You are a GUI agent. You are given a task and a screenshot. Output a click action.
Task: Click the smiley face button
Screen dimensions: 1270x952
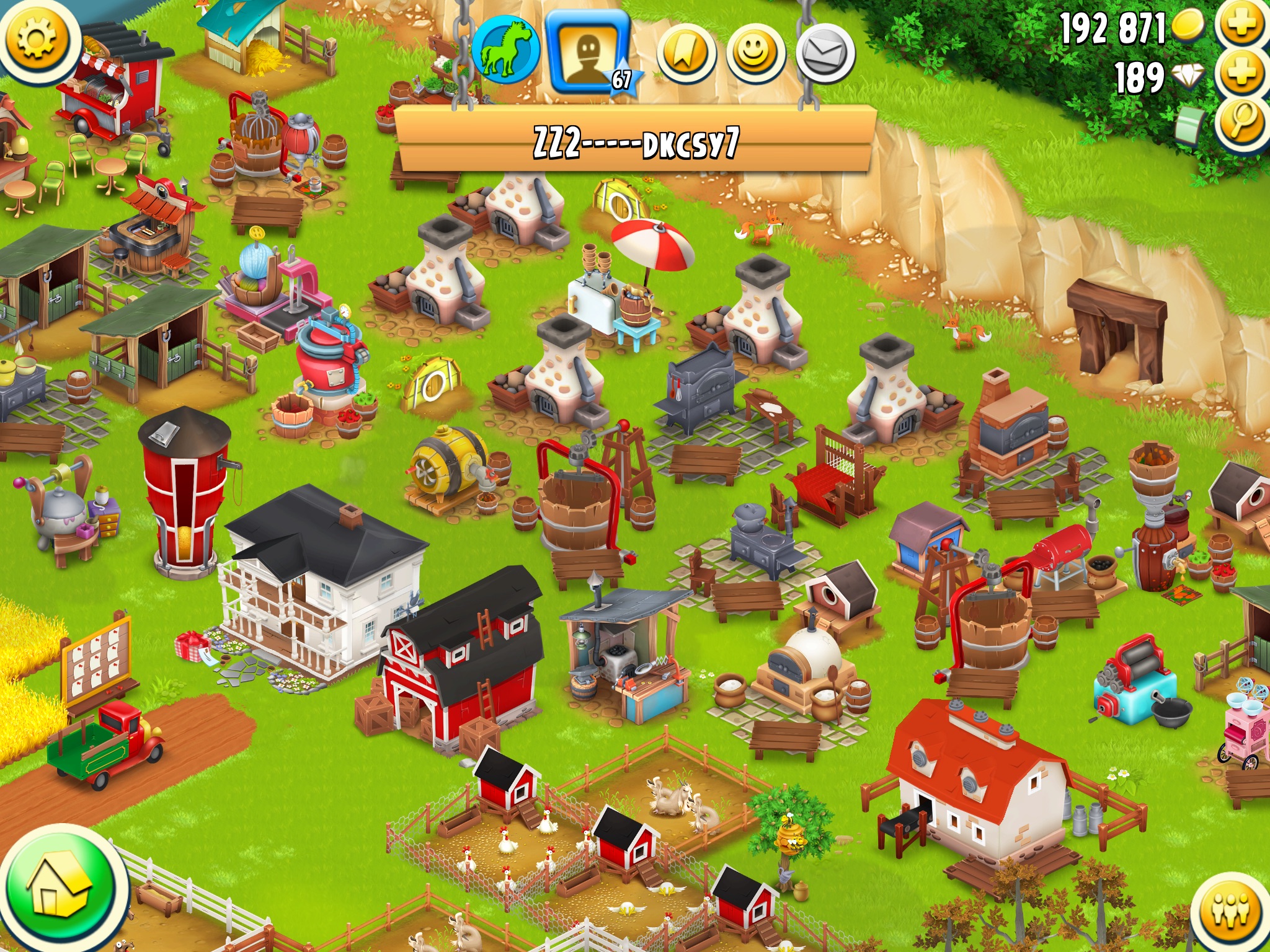click(755, 55)
